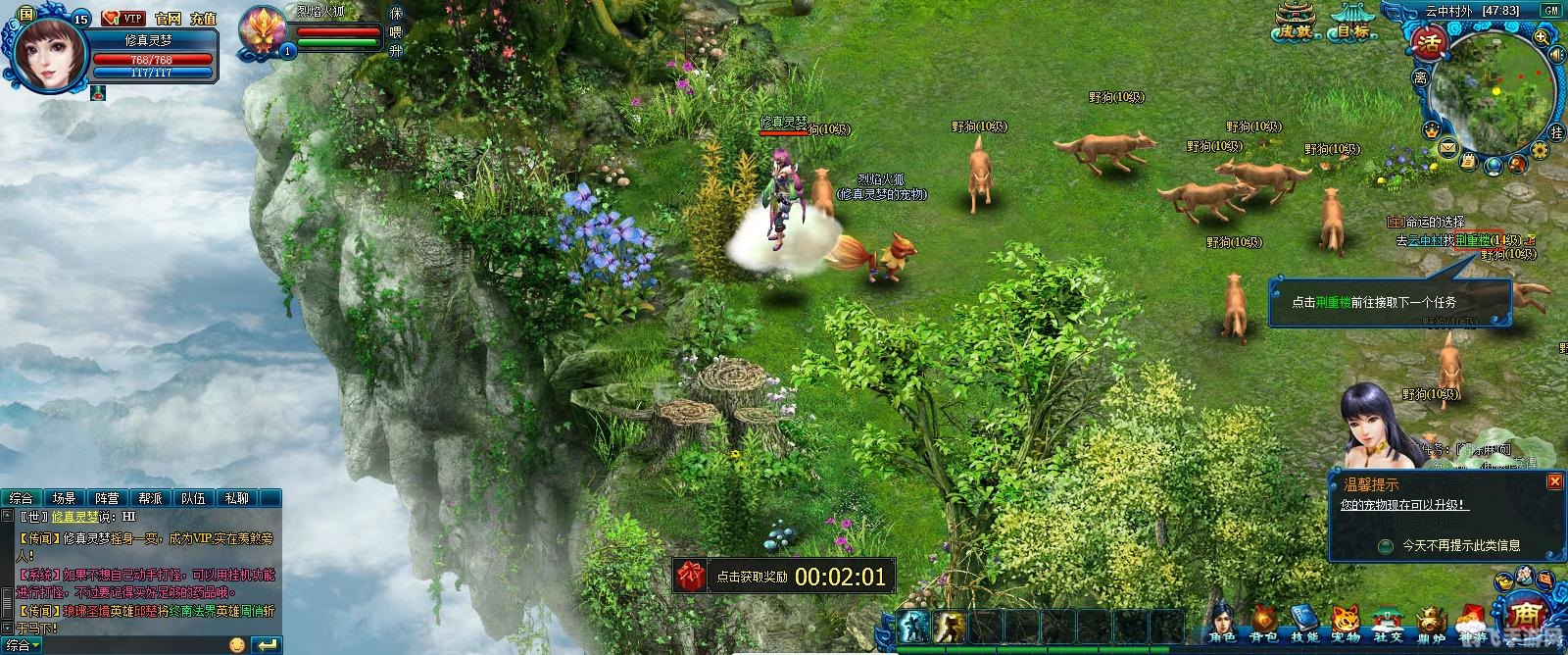Switch to the 帮派 chat tab
Image resolution: width=1568 pixels, height=655 pixels.
(150, 498)
